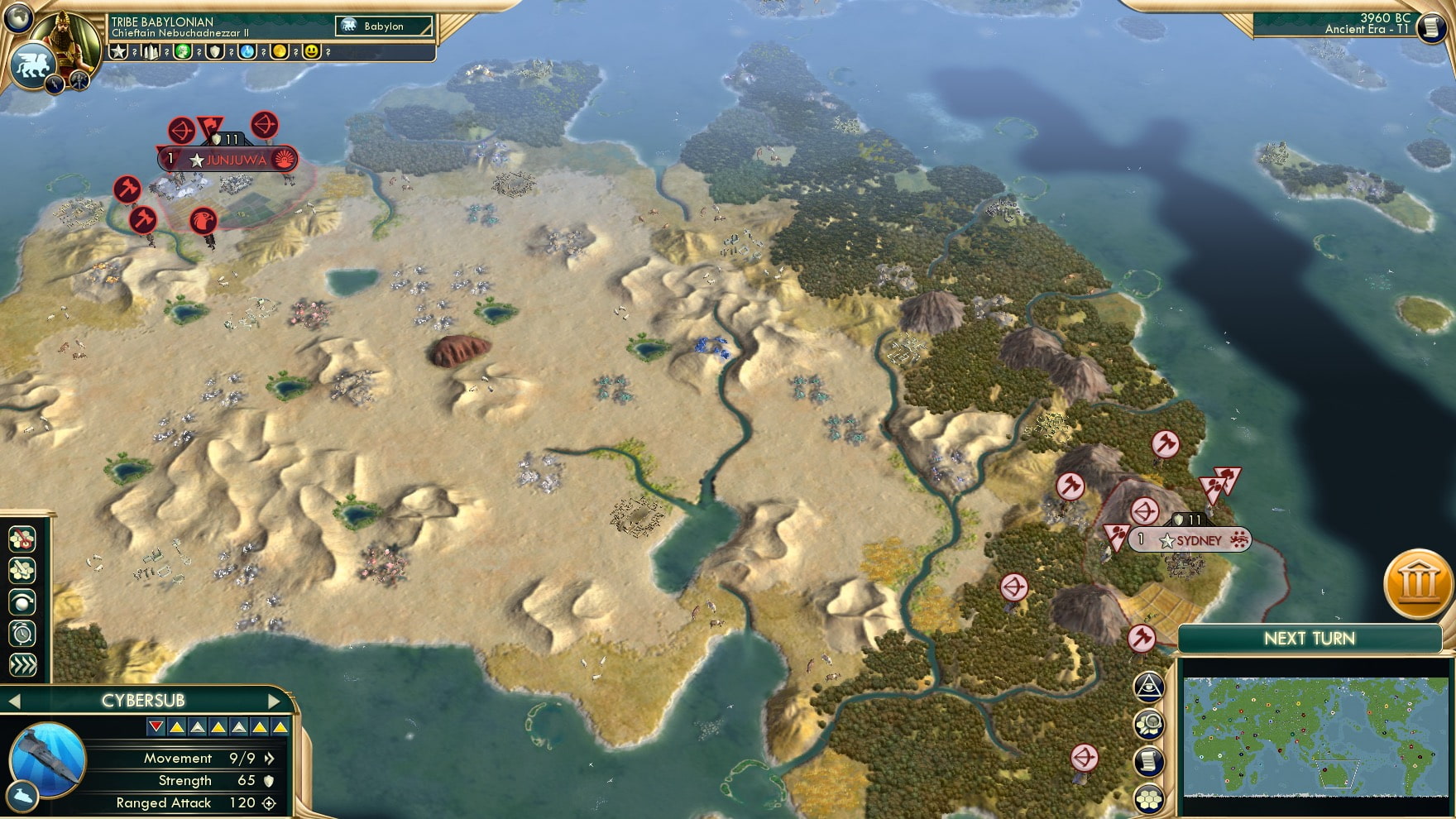Toggle the wake-unit alarm clock icon
The width and height of the screenshot is (1456, 819).
tap(22, 633)
